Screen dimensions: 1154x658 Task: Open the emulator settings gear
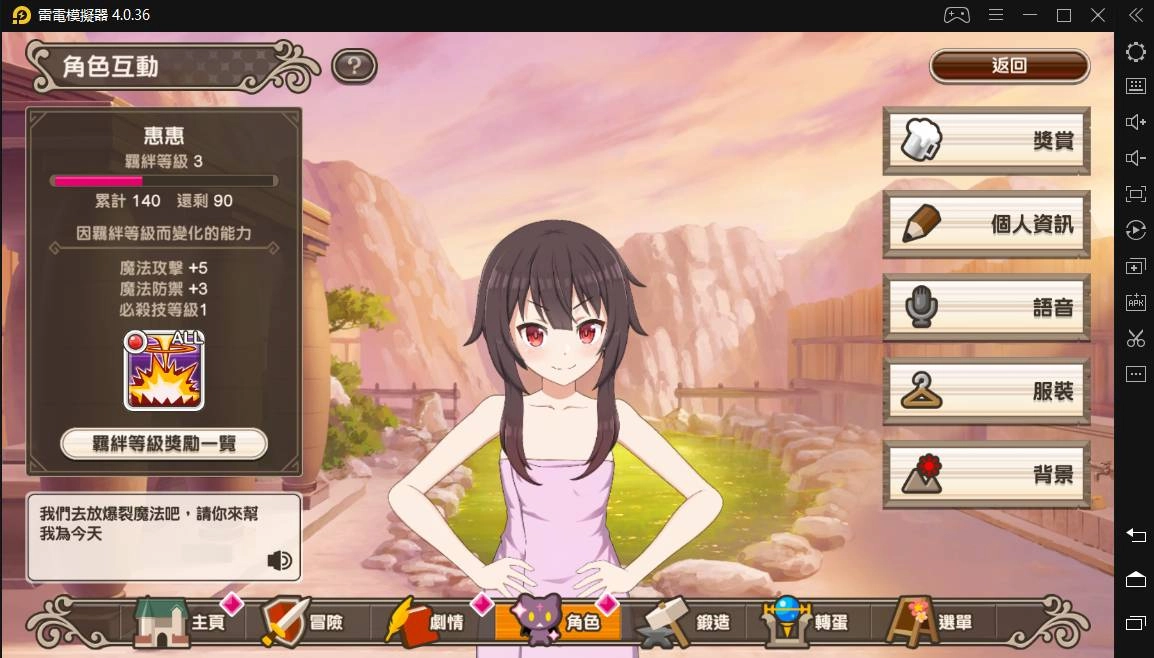[x=1135, y=52]
